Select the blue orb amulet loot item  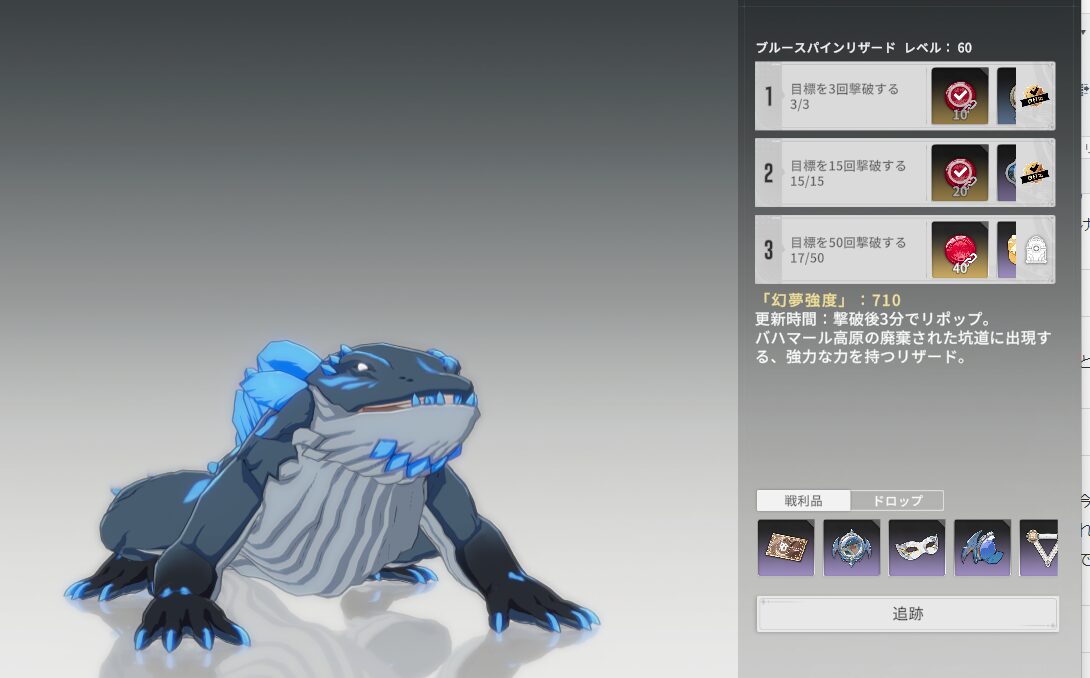[x=852, y=547]
